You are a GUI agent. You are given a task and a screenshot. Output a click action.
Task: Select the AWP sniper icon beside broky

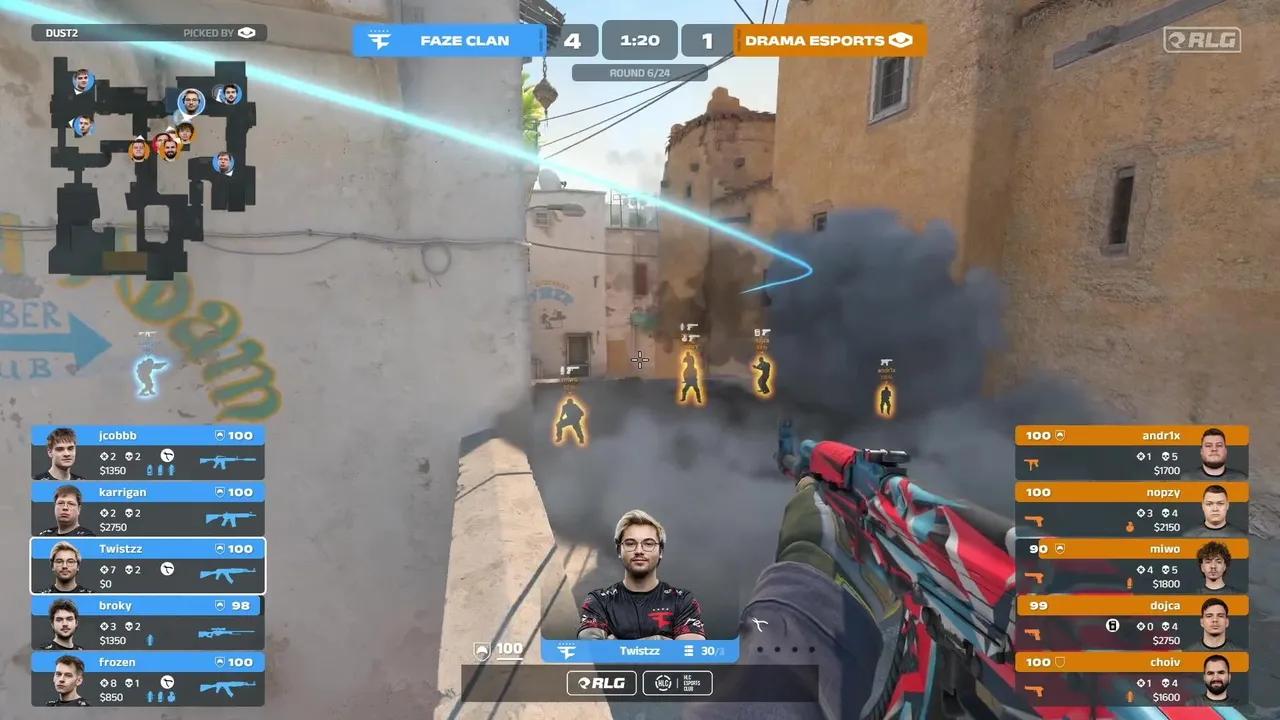point(226,632)
